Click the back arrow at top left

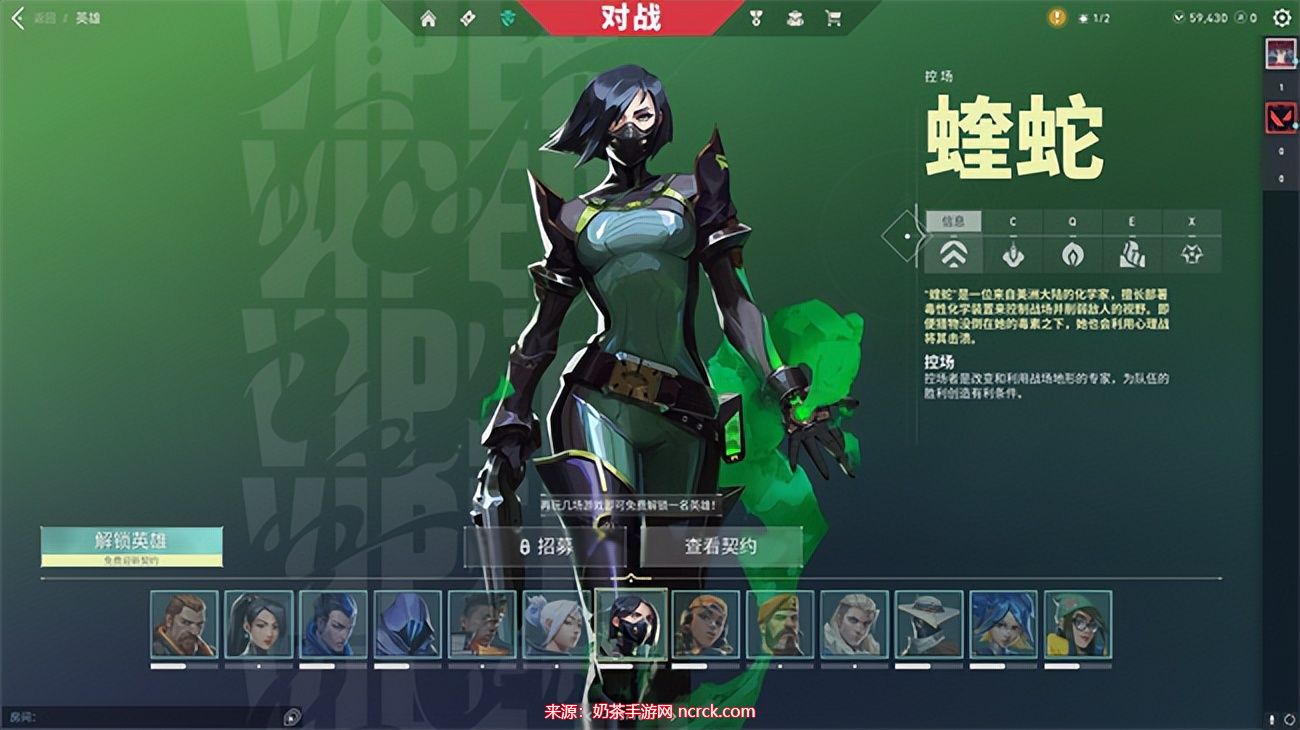click(17, 18)
